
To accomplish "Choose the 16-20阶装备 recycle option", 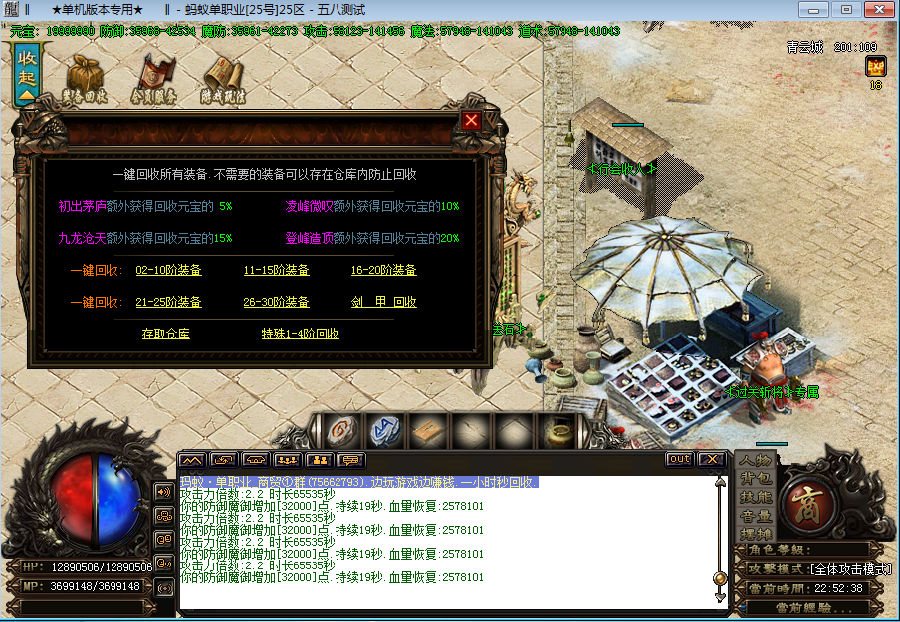I will click(383, 270).
